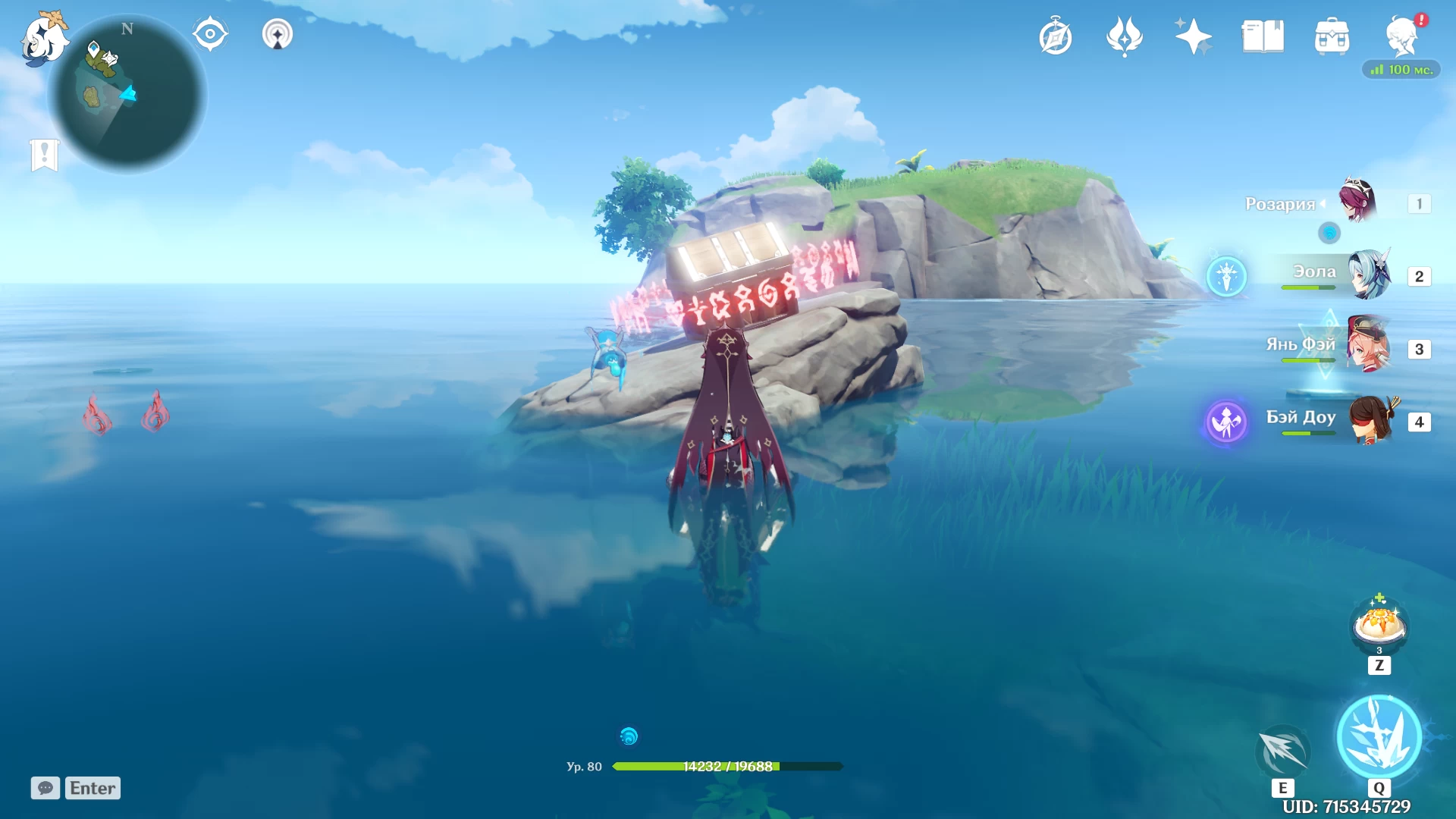Open the chat speech bubble
Screen dimensions: 1456x819
click(x=45, y=788)
